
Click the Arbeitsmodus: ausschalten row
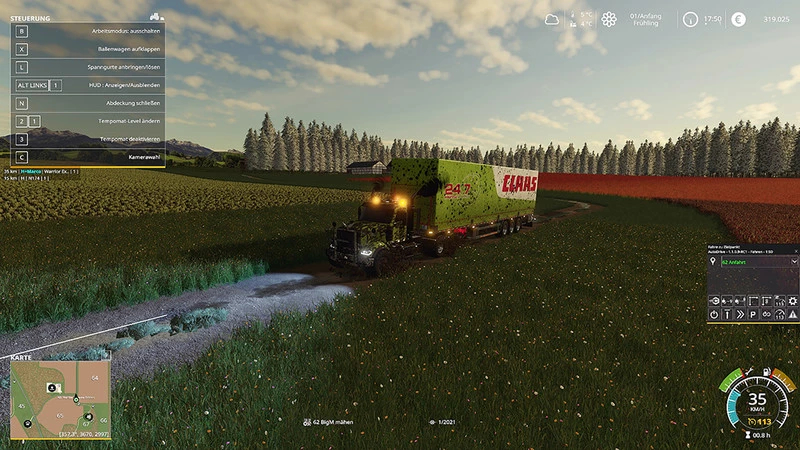(88, 31)
